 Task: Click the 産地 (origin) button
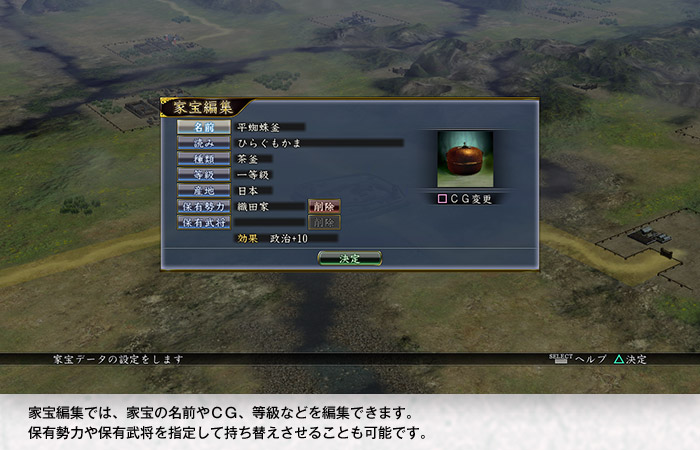tap(204, 190)
